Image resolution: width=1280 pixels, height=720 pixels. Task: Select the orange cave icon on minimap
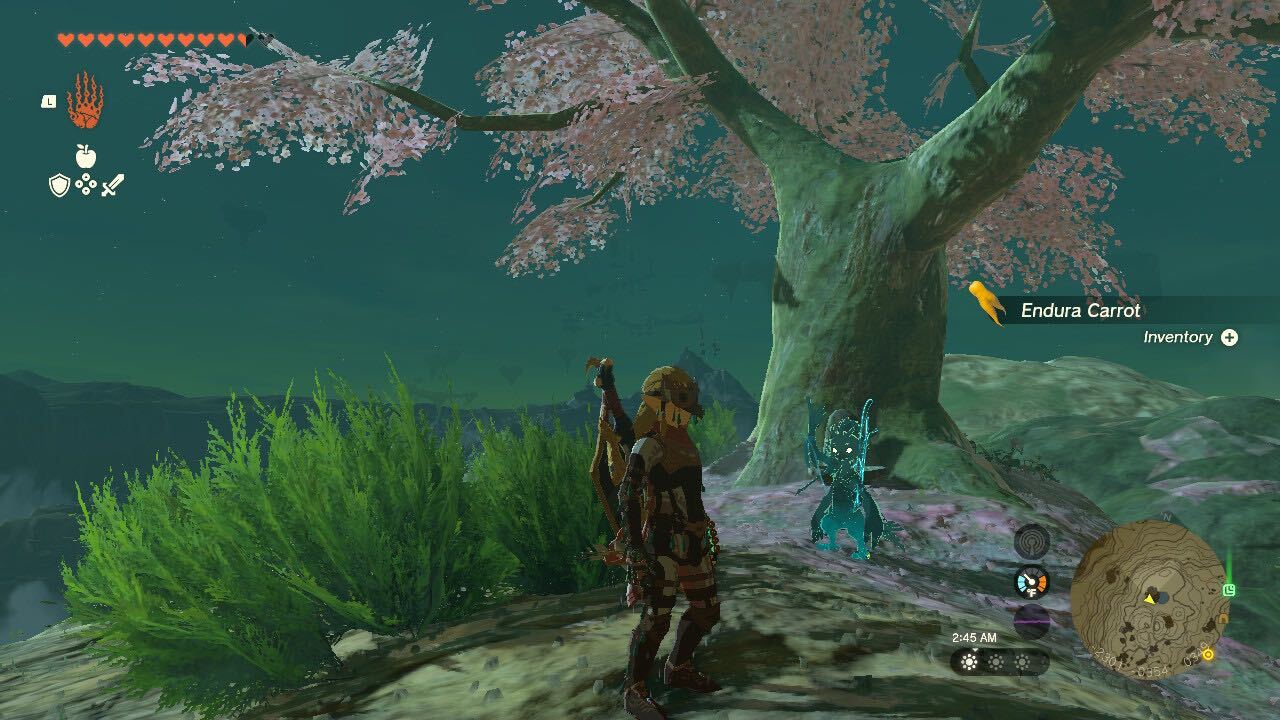1222,619
